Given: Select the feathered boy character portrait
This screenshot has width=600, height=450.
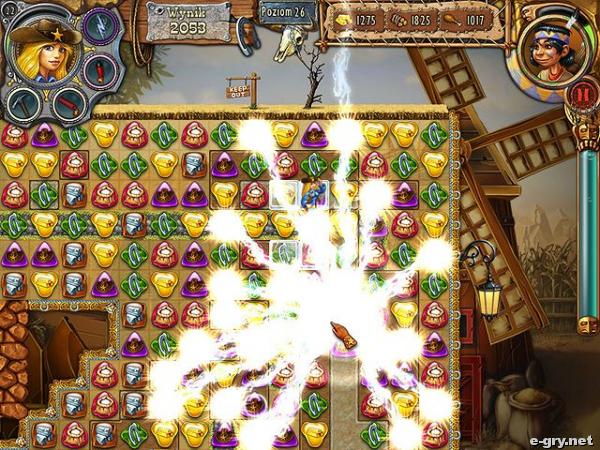Looking at the screenshot, I should pos(552,48).
